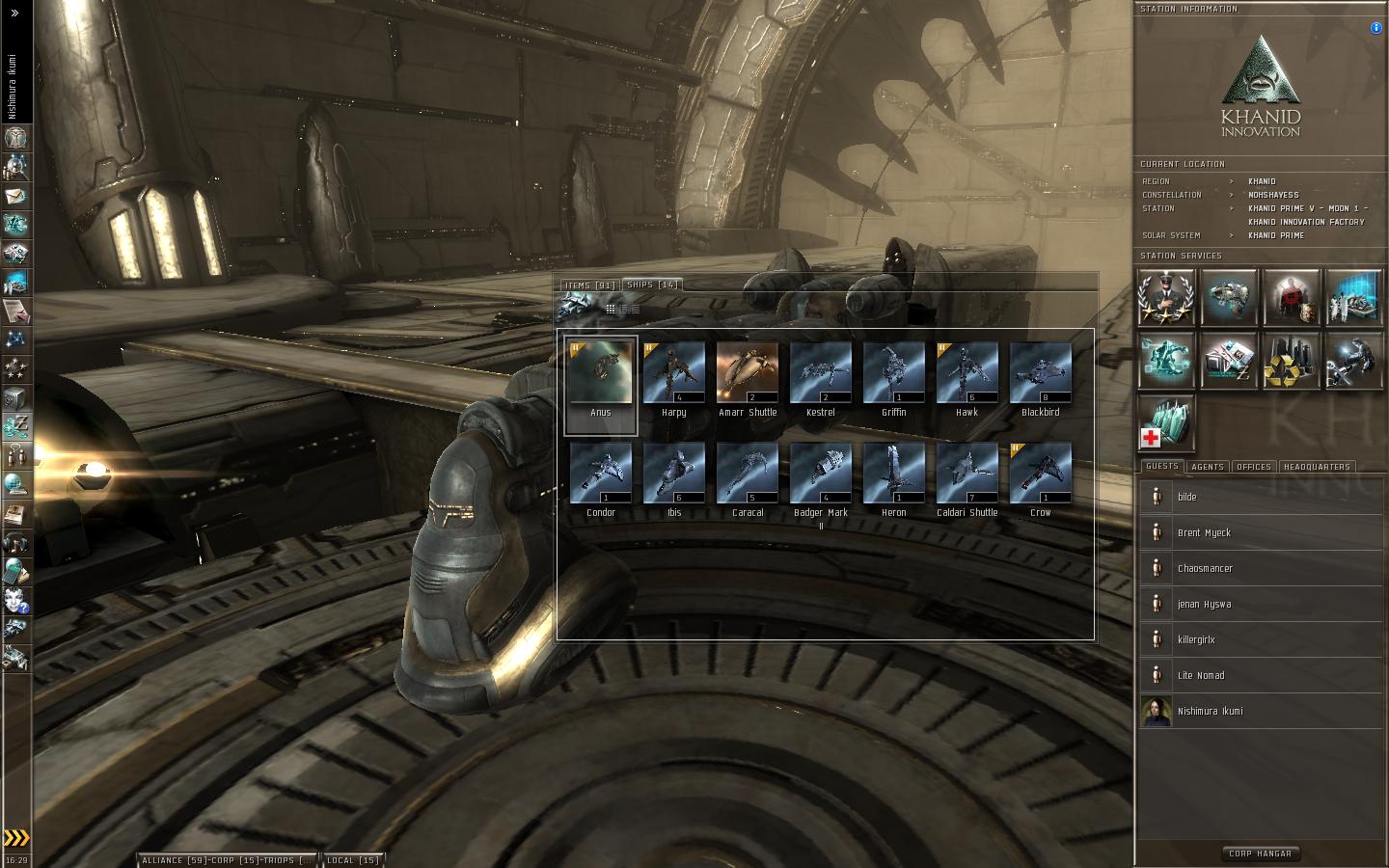Select guest Chaosmancer in the list
This screenshot has width=1389, height=868.
tap(1205, 569)
